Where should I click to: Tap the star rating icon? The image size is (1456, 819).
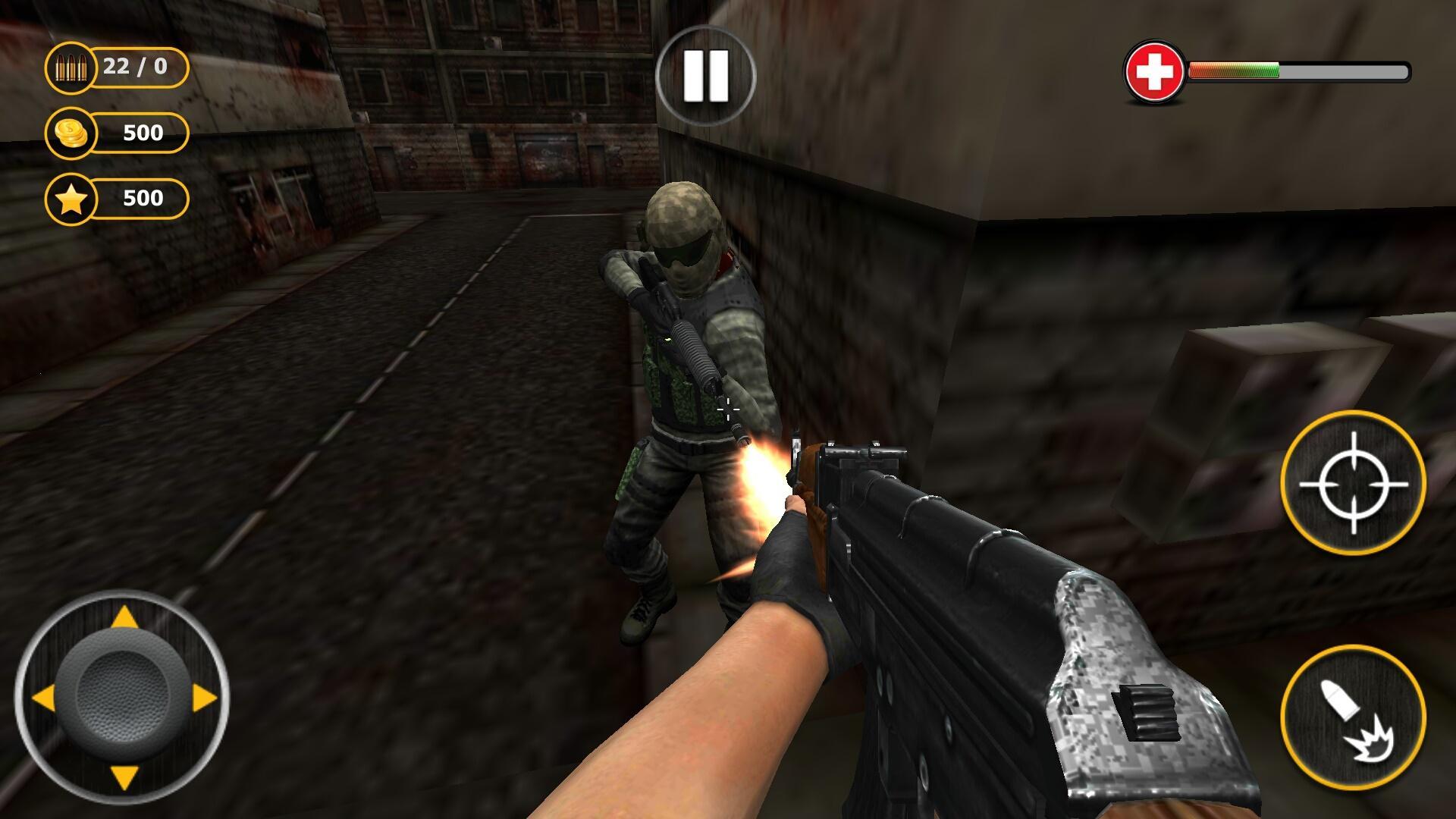(x=70, y=199)
